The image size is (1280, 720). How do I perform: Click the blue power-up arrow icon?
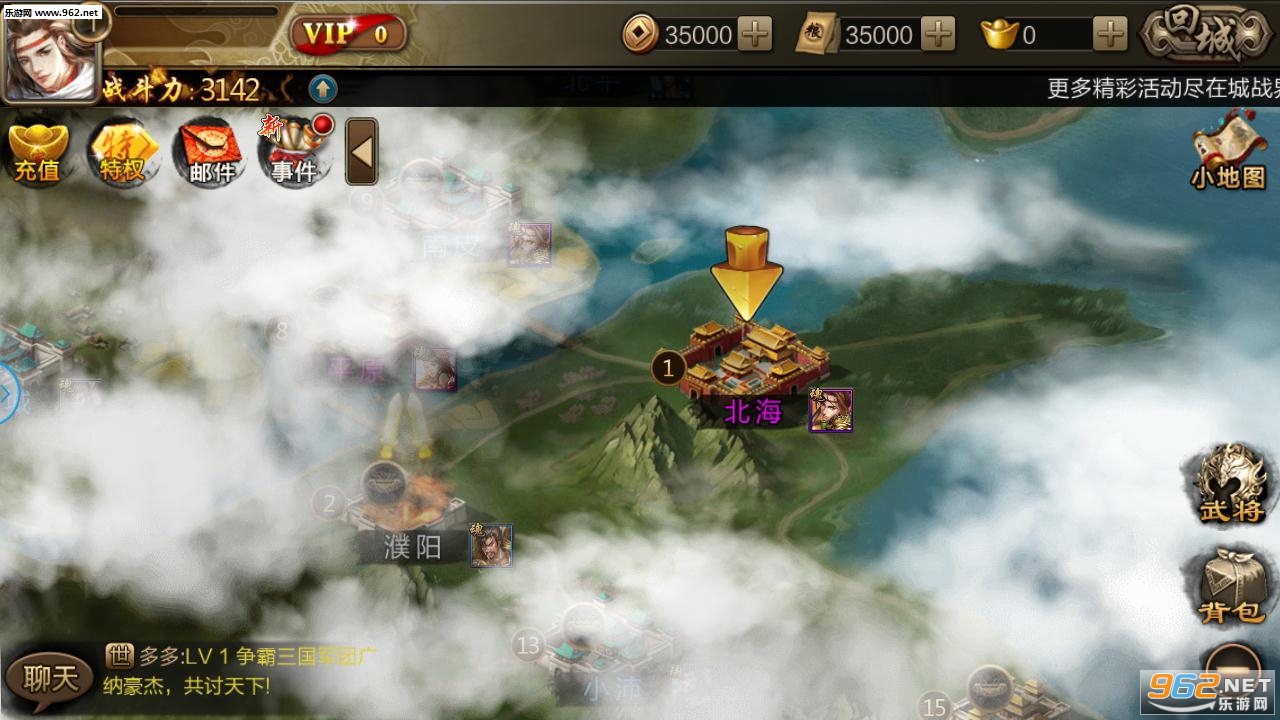click(322, 89)
